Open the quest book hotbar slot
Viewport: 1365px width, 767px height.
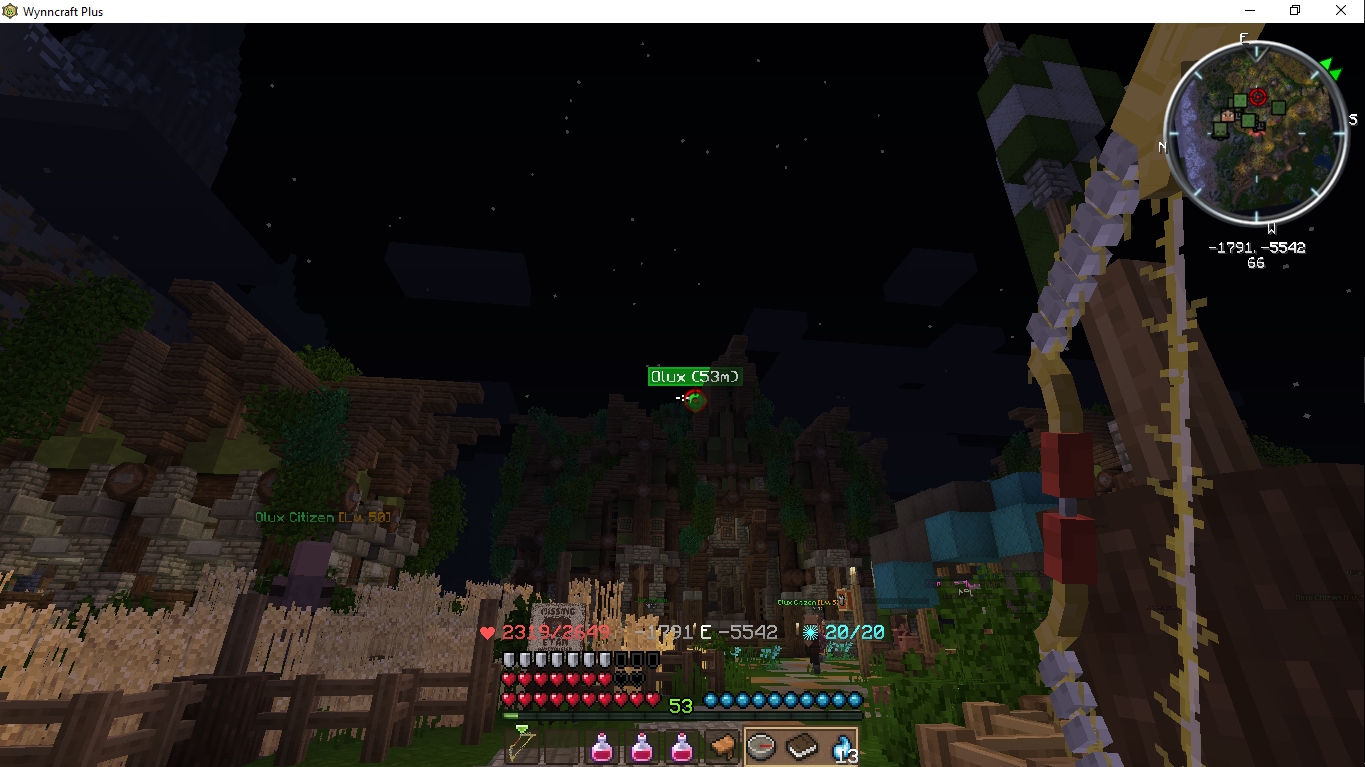coord(801,746)
